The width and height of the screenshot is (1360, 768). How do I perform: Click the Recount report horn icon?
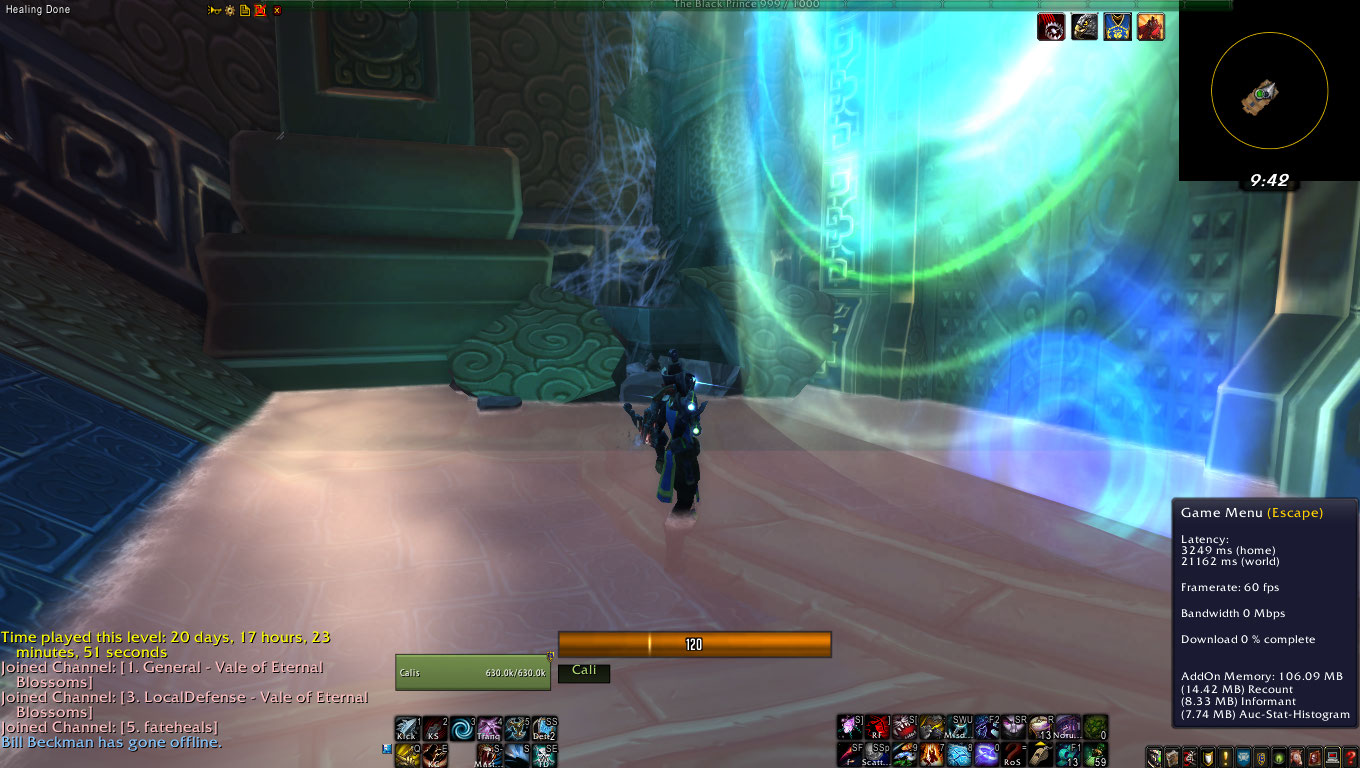pos(213,10)
